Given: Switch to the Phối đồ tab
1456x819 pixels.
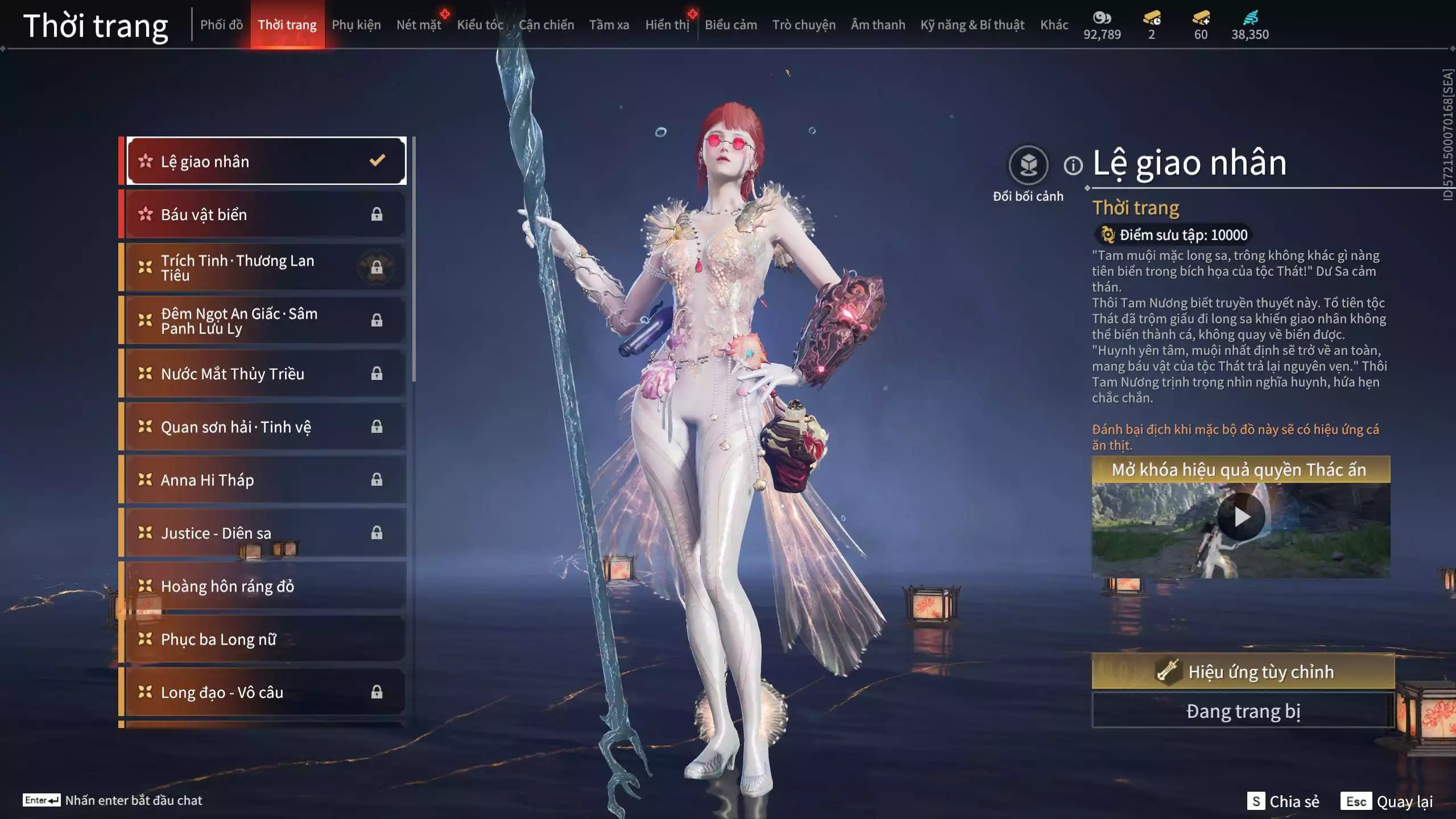Looking at the screenshot, I should click(221, 25).
